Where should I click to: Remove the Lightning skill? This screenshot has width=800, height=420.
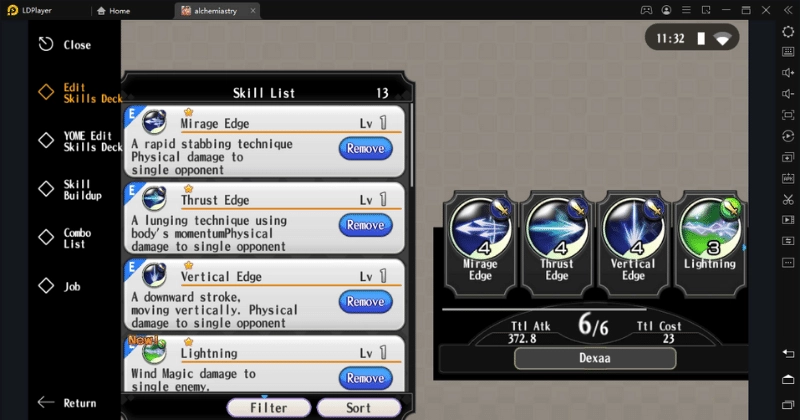click(365, 377)
